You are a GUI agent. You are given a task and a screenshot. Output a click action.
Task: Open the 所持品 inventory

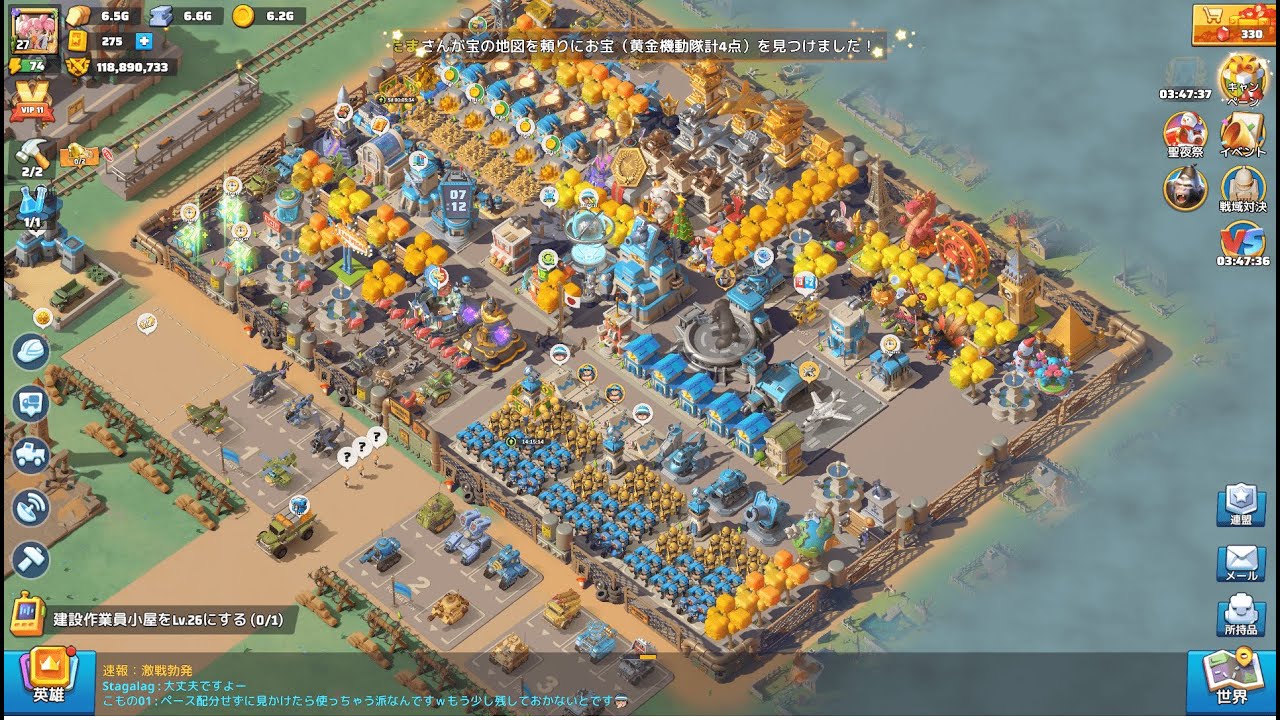coord(1240,616)
